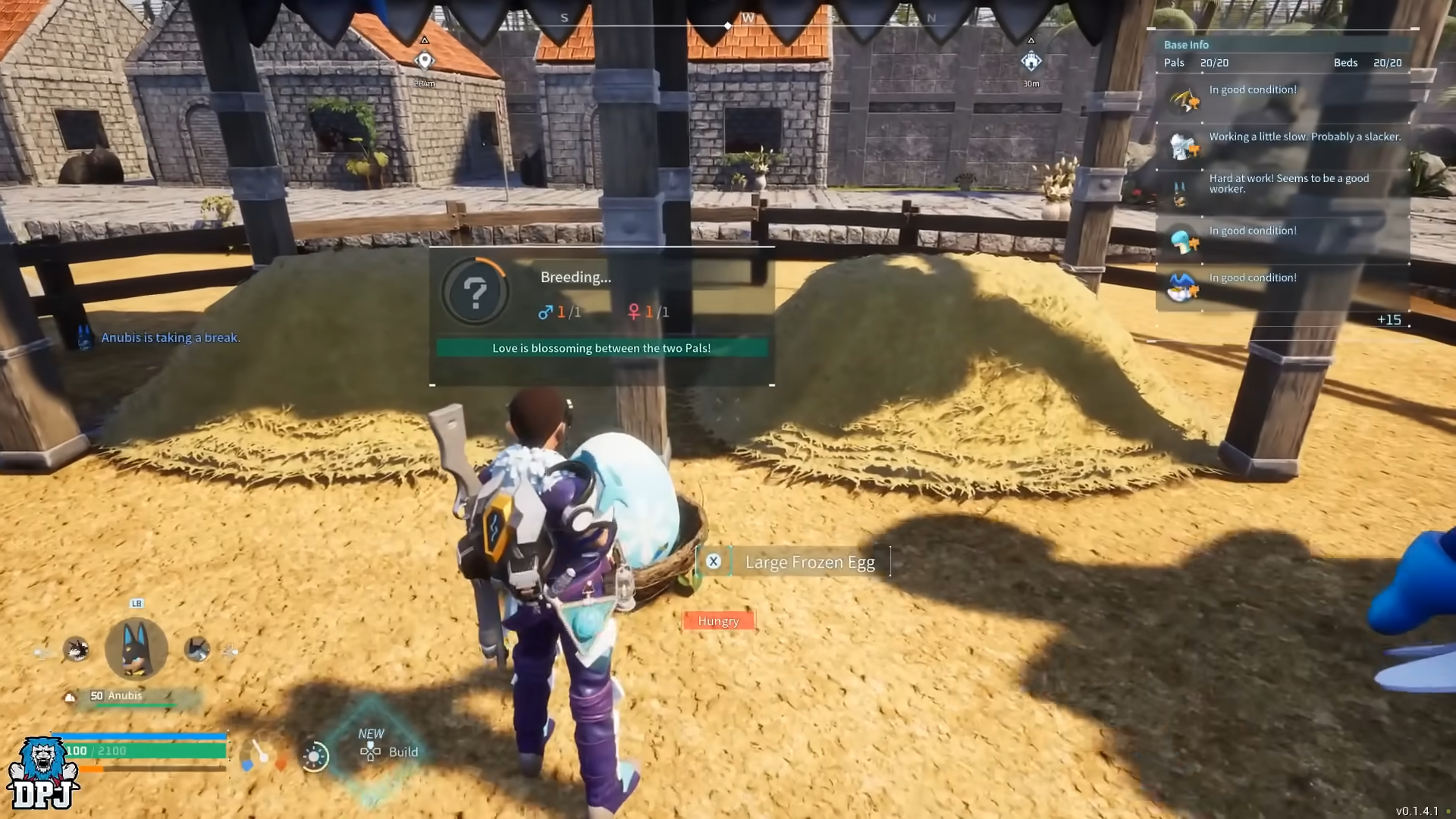The image size is (1456, 819).
Task: Click the compass waypoint marker at 30m
Action: click(x=1031, y=61)
